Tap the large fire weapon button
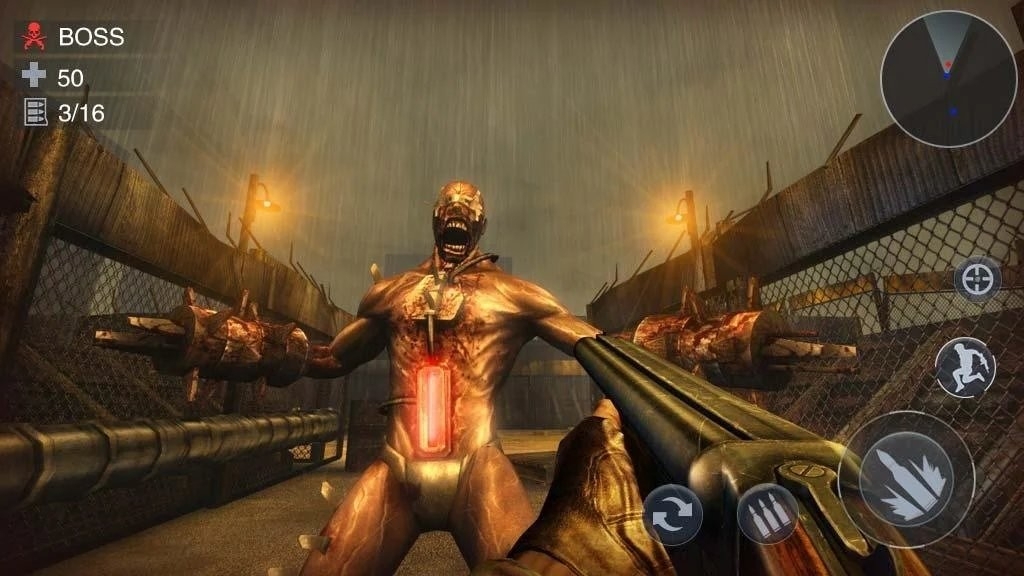The width and height of the screenshot is (1024, 576). click(x=905, y=479)
